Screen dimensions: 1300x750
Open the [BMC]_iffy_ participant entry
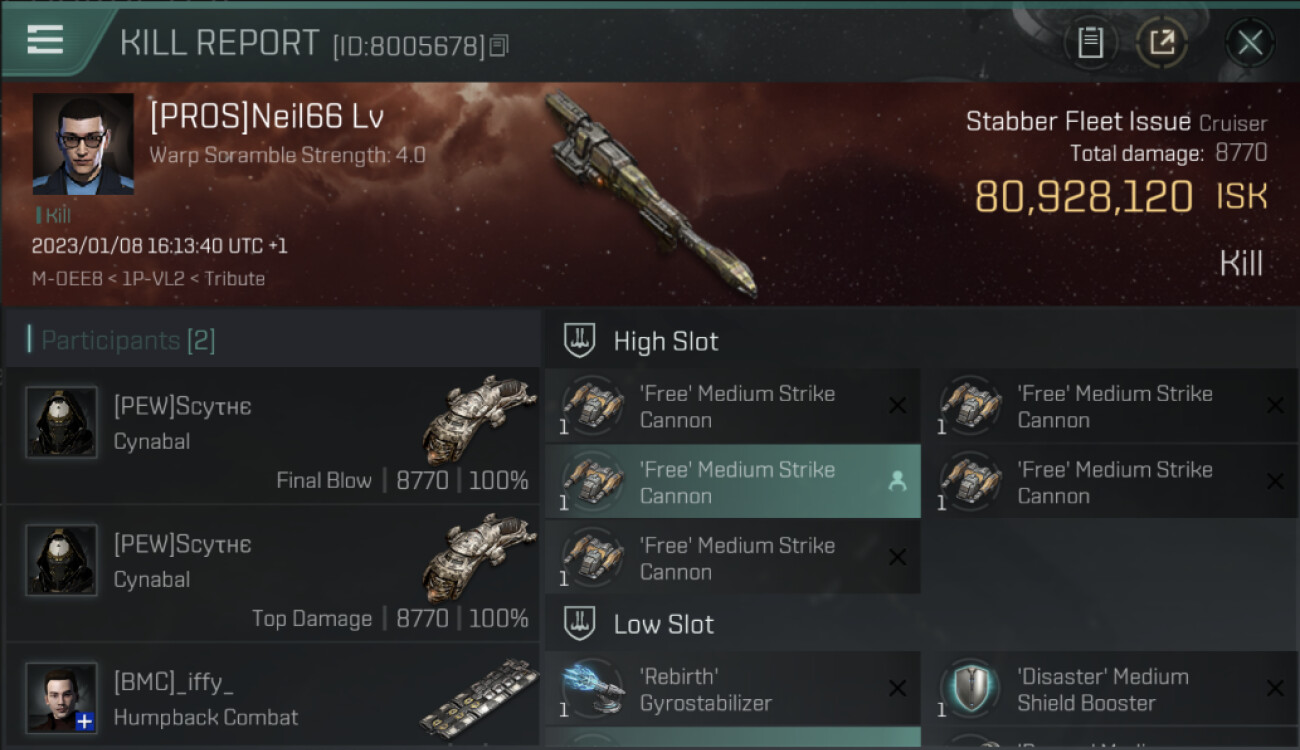point(272,698)
